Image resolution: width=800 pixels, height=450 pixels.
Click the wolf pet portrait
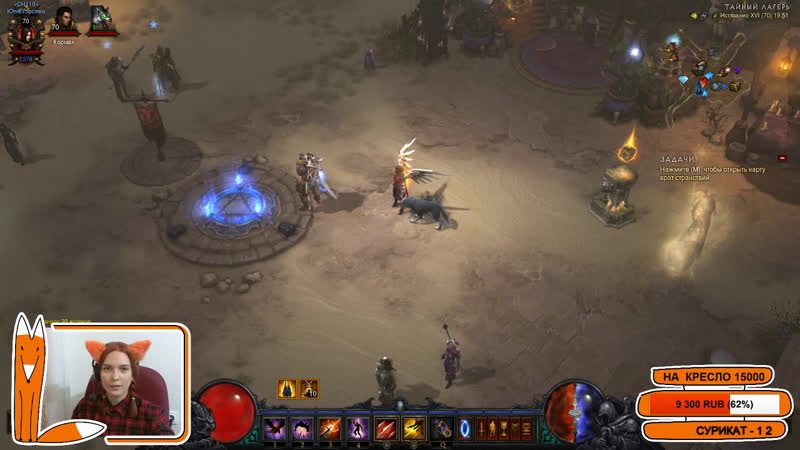102,19
